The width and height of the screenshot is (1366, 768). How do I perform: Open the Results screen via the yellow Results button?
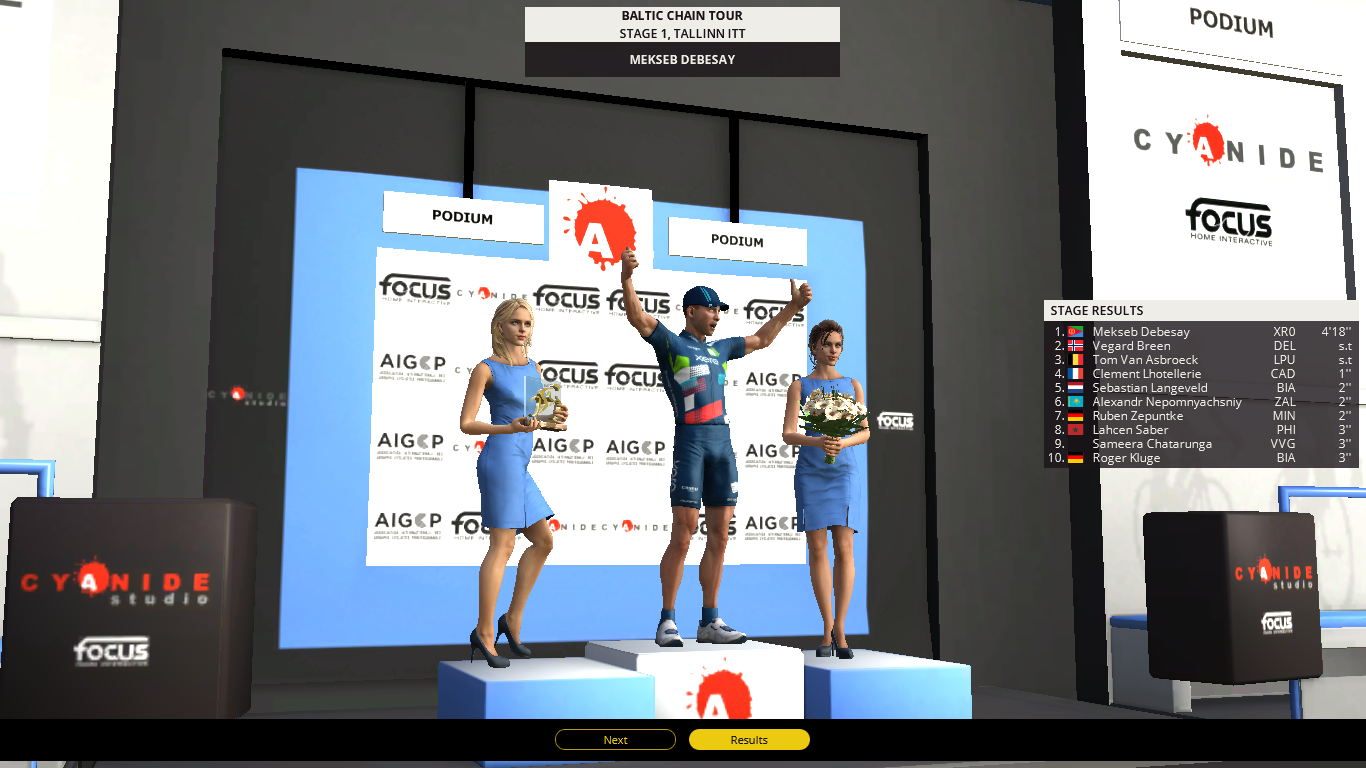[x=749, y=740]
